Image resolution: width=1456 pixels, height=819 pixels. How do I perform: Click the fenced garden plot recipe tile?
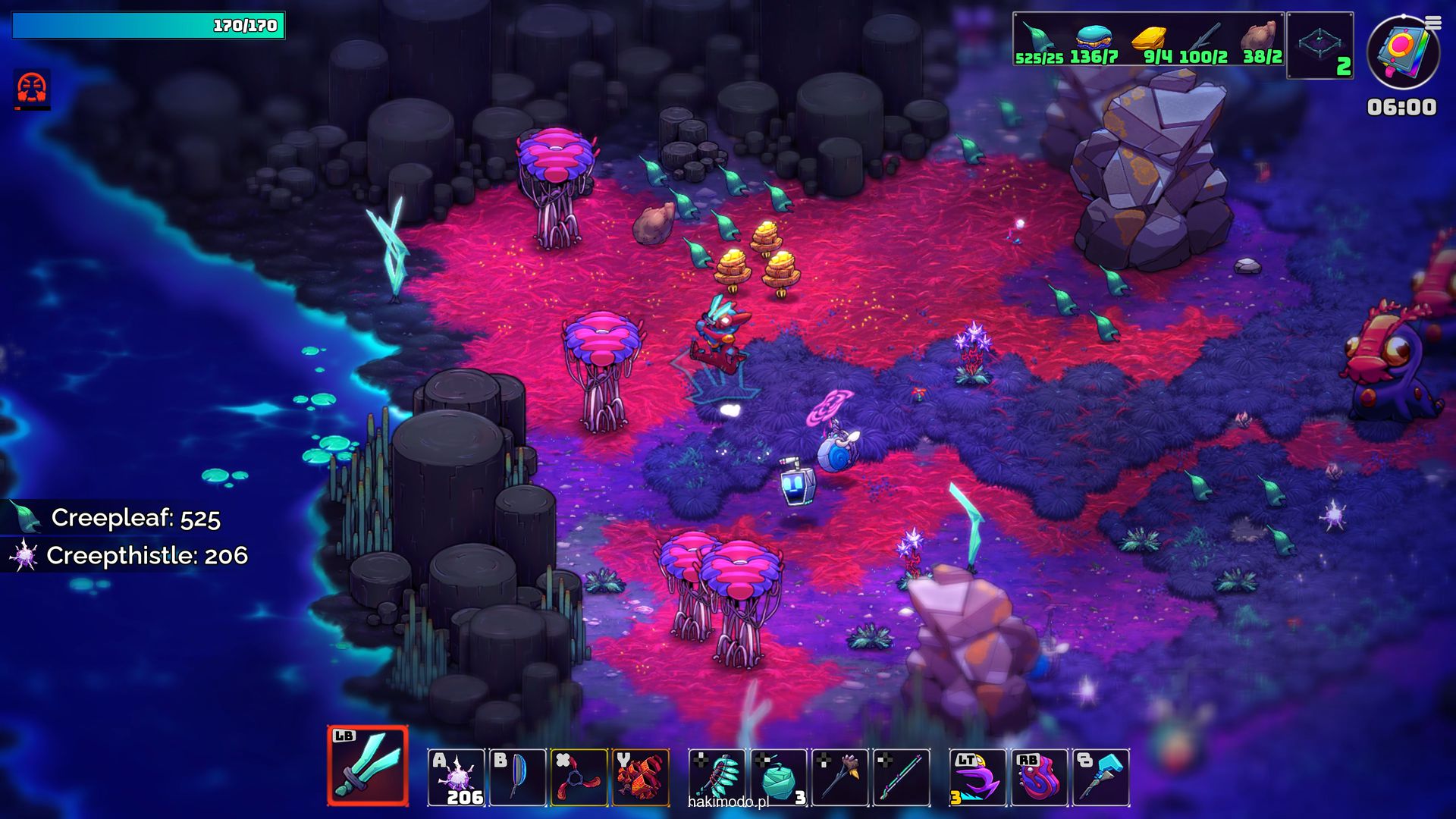[x=1320, y=45]
